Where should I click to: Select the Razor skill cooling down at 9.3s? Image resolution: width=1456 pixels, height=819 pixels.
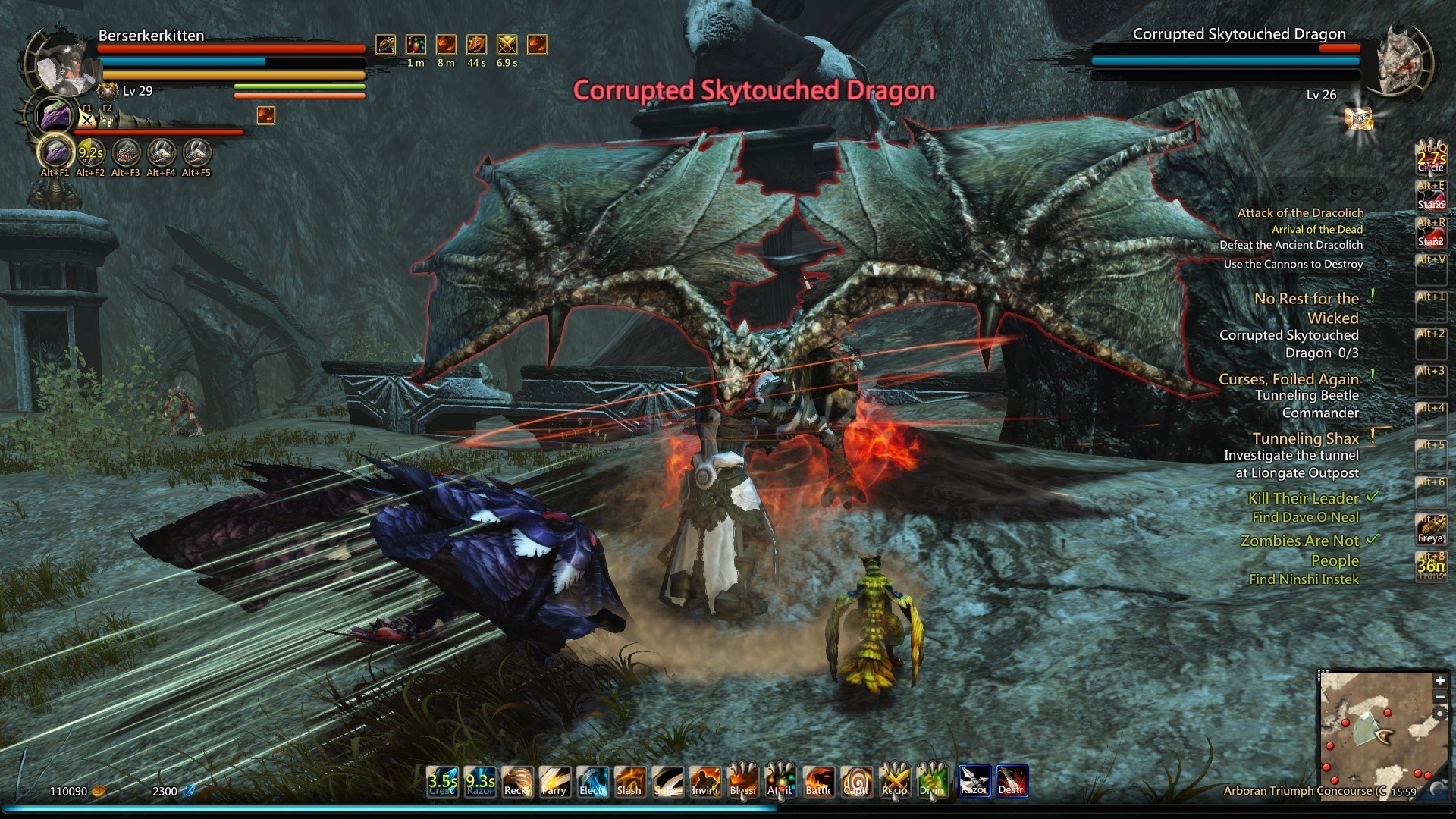479,782
